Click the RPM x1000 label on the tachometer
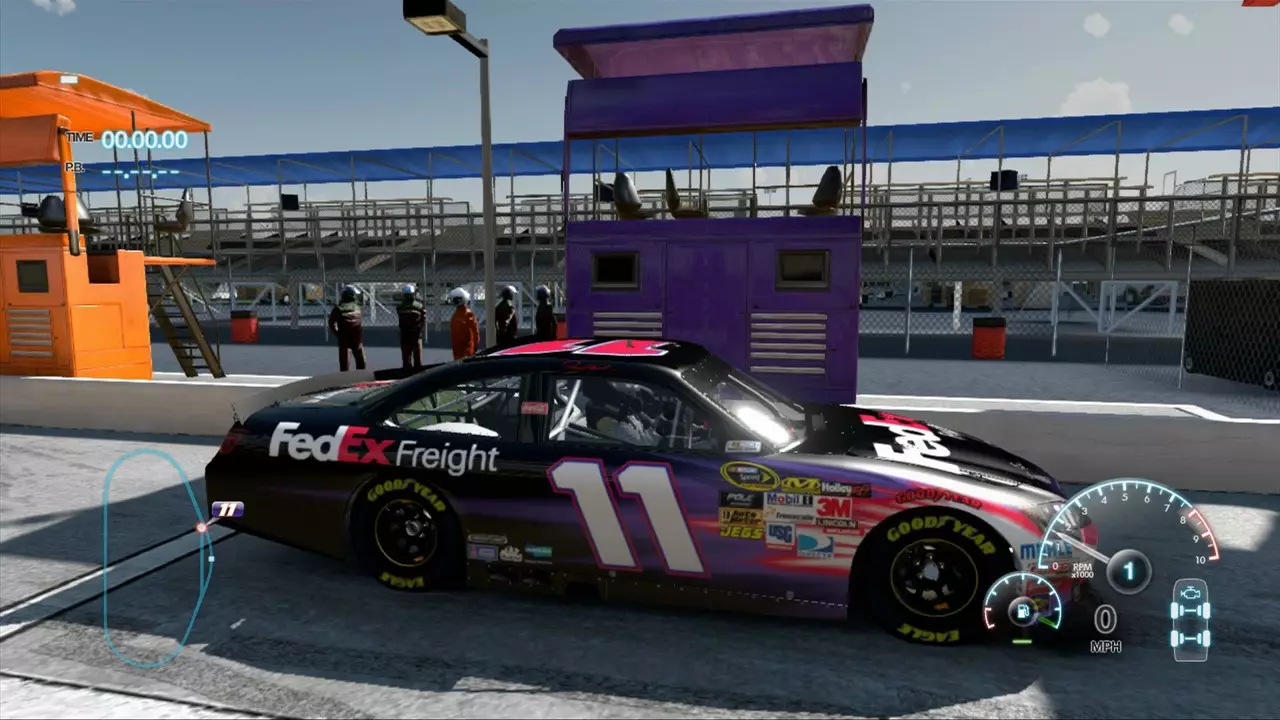The image size is (1280, 720). click(x=1083, y=571)
